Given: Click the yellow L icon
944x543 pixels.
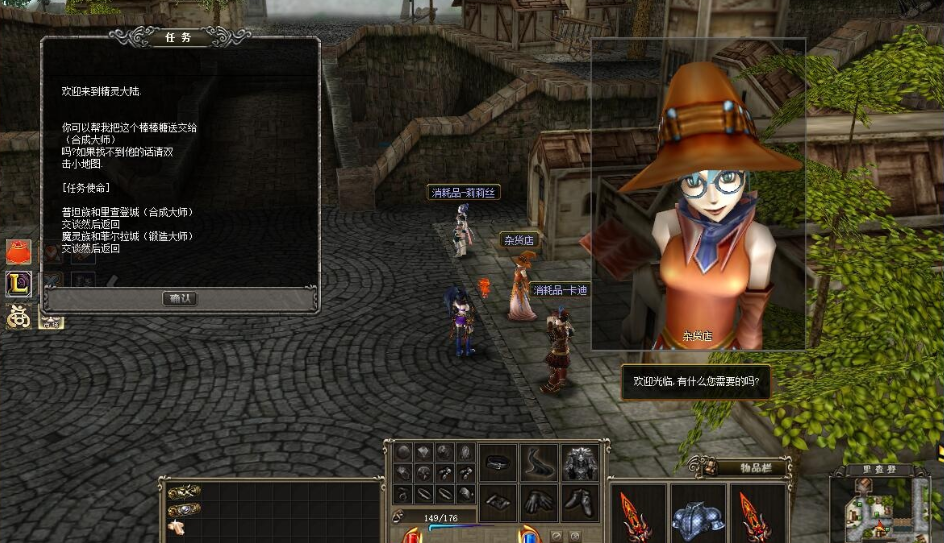Looking at the screenshot, I should pos(19,284).
